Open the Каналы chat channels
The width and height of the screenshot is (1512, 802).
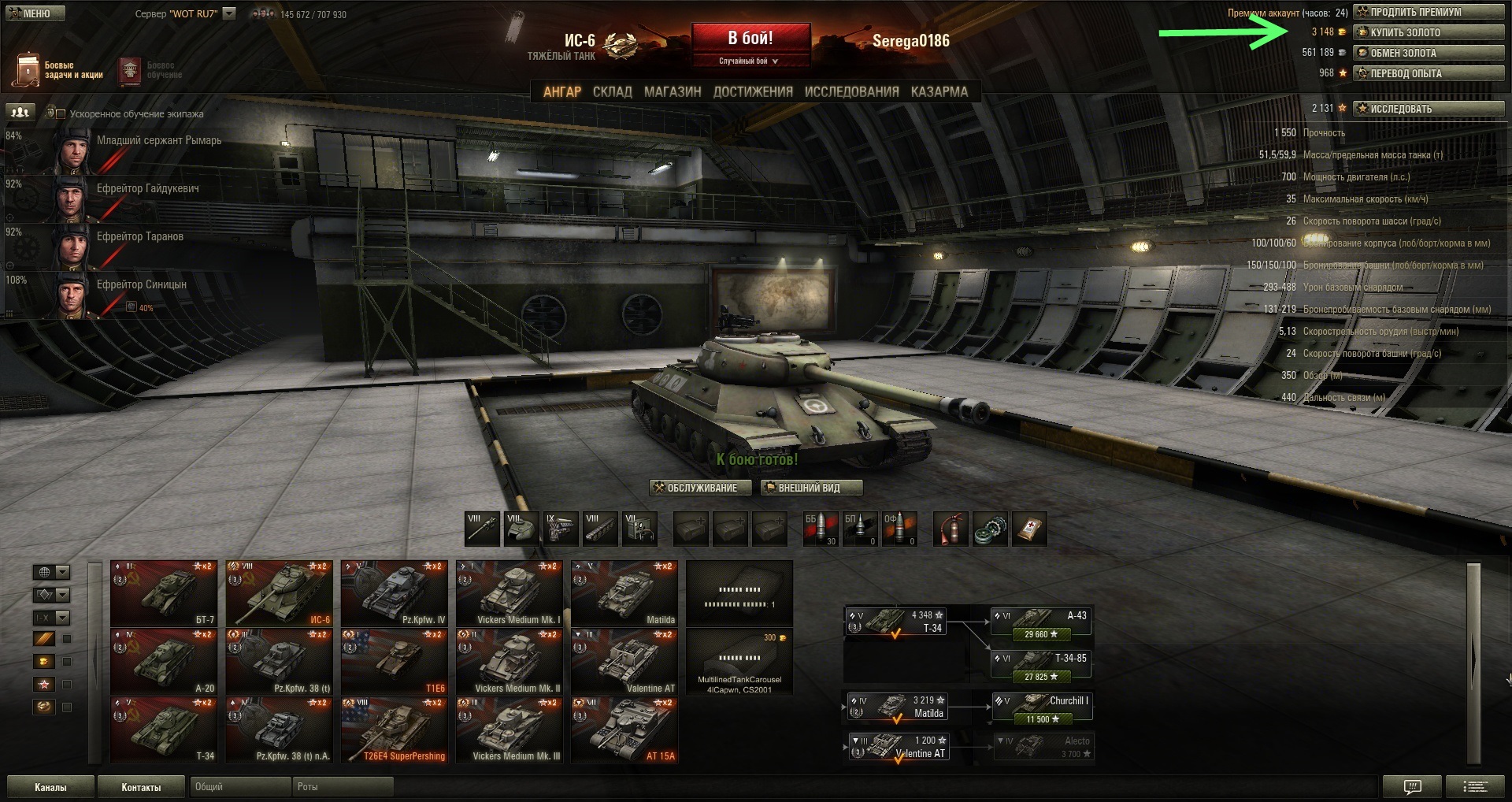point(50,787)
